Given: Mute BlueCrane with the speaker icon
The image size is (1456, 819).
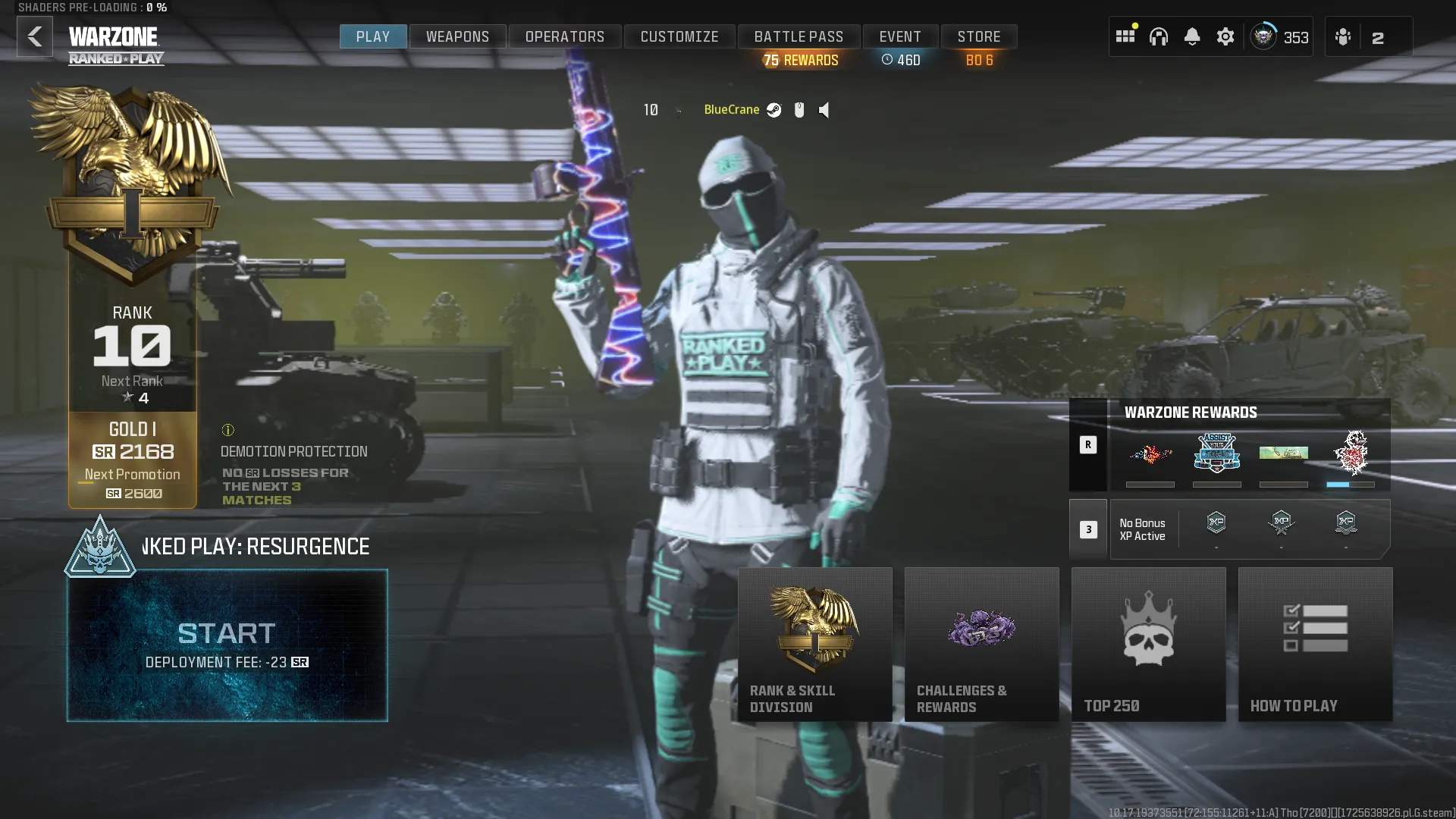Looking at the screenshot, I should (824, 110).
